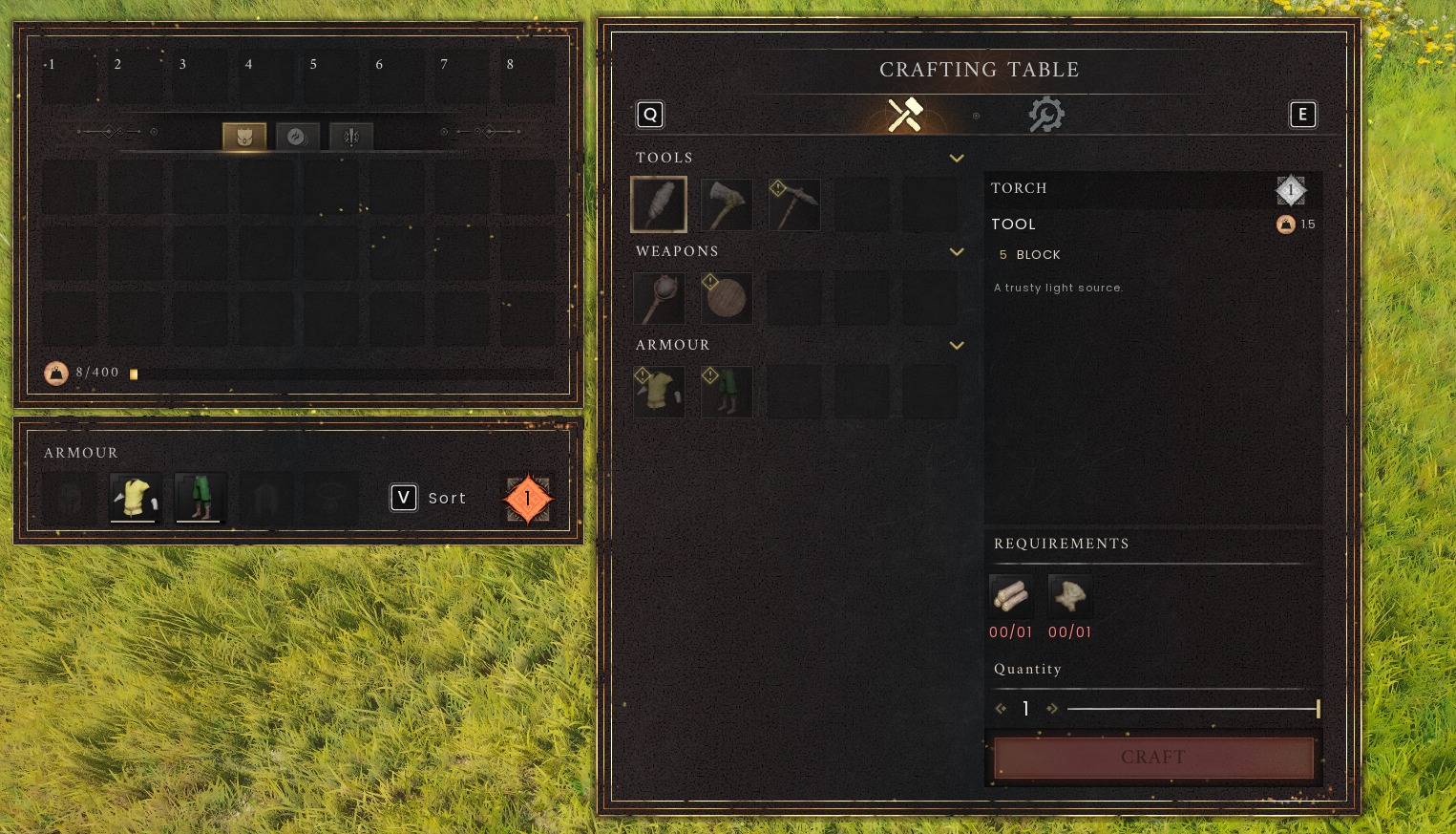The image size is (1456, 834).
Task: Select the club weapon recipe
Action: tap(659, 297)
